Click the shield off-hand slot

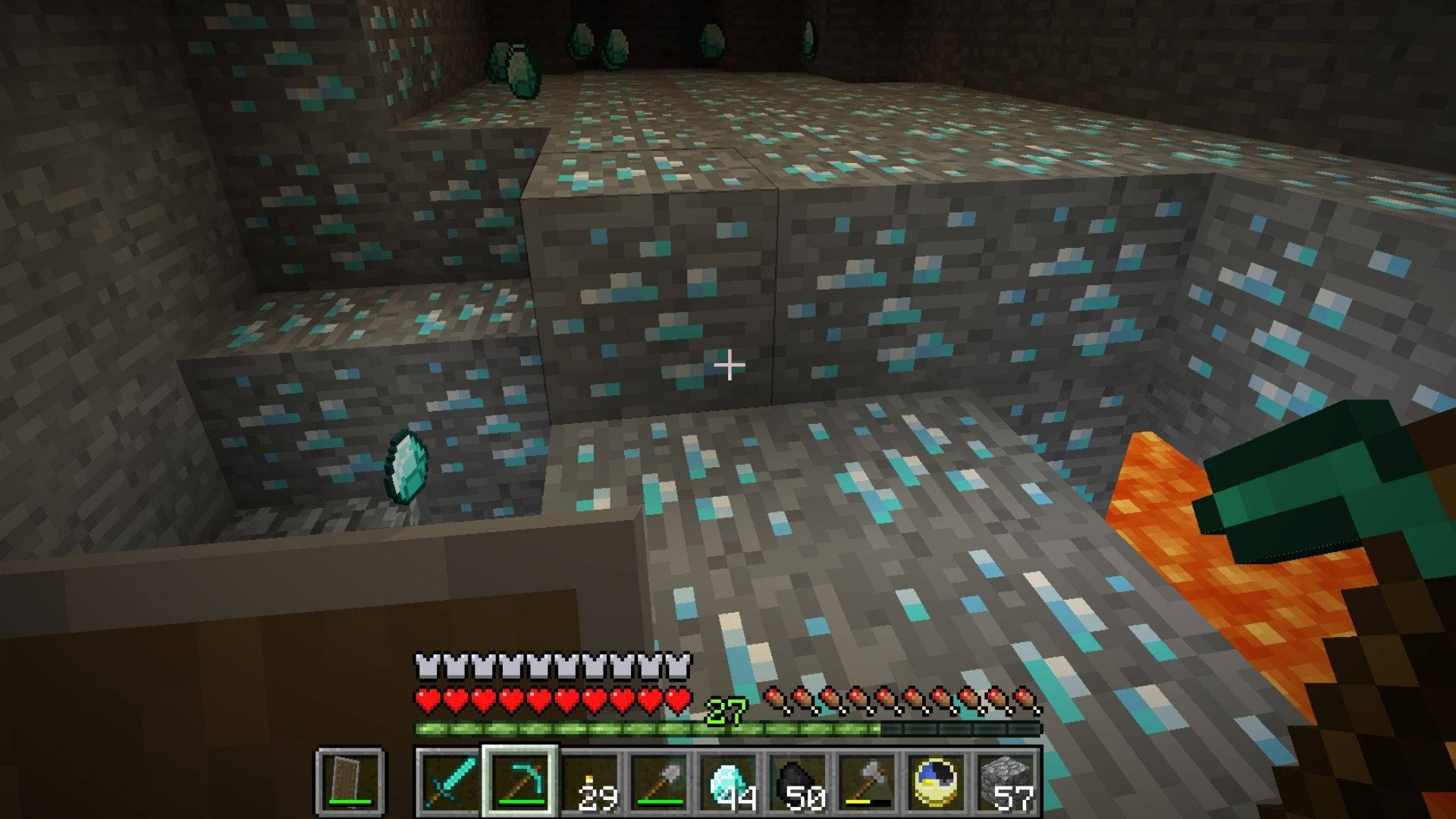(350, 781)
